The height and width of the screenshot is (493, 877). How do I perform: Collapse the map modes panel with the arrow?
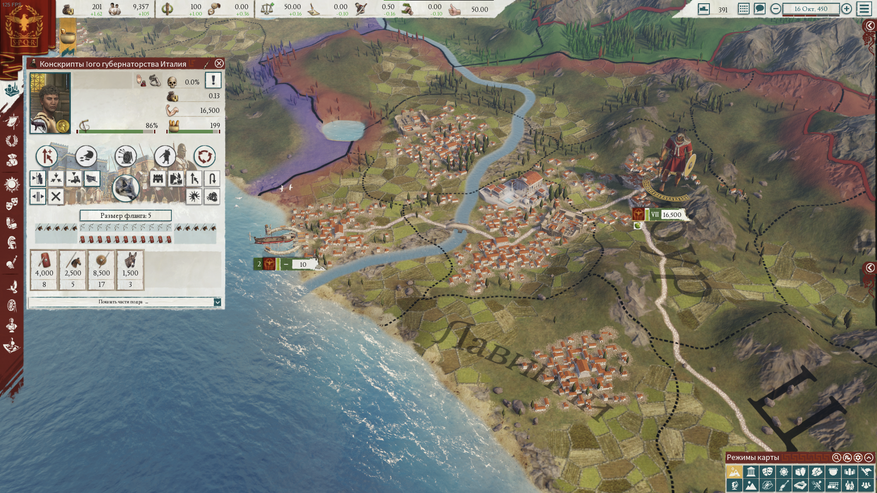click(870, 459)
